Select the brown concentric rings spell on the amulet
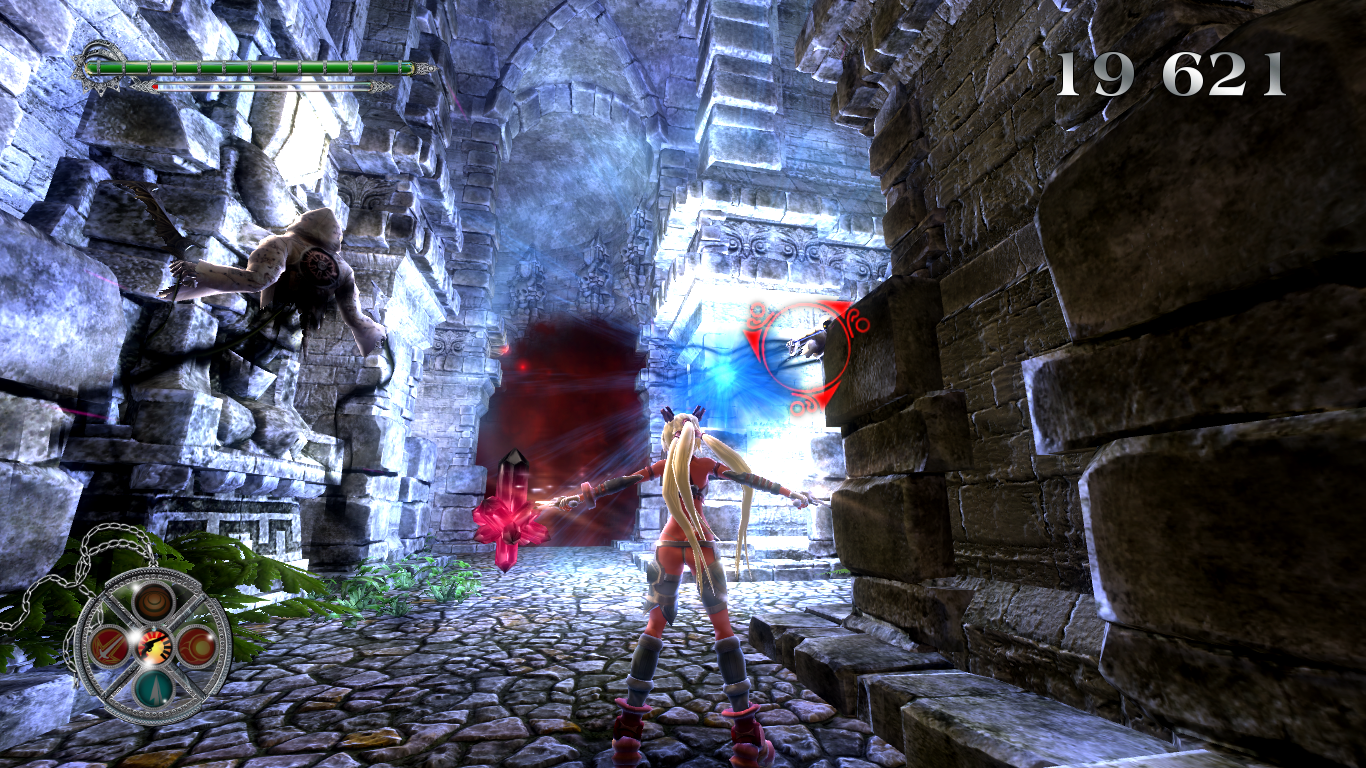 pyautogui.click(x=155, y=602)
